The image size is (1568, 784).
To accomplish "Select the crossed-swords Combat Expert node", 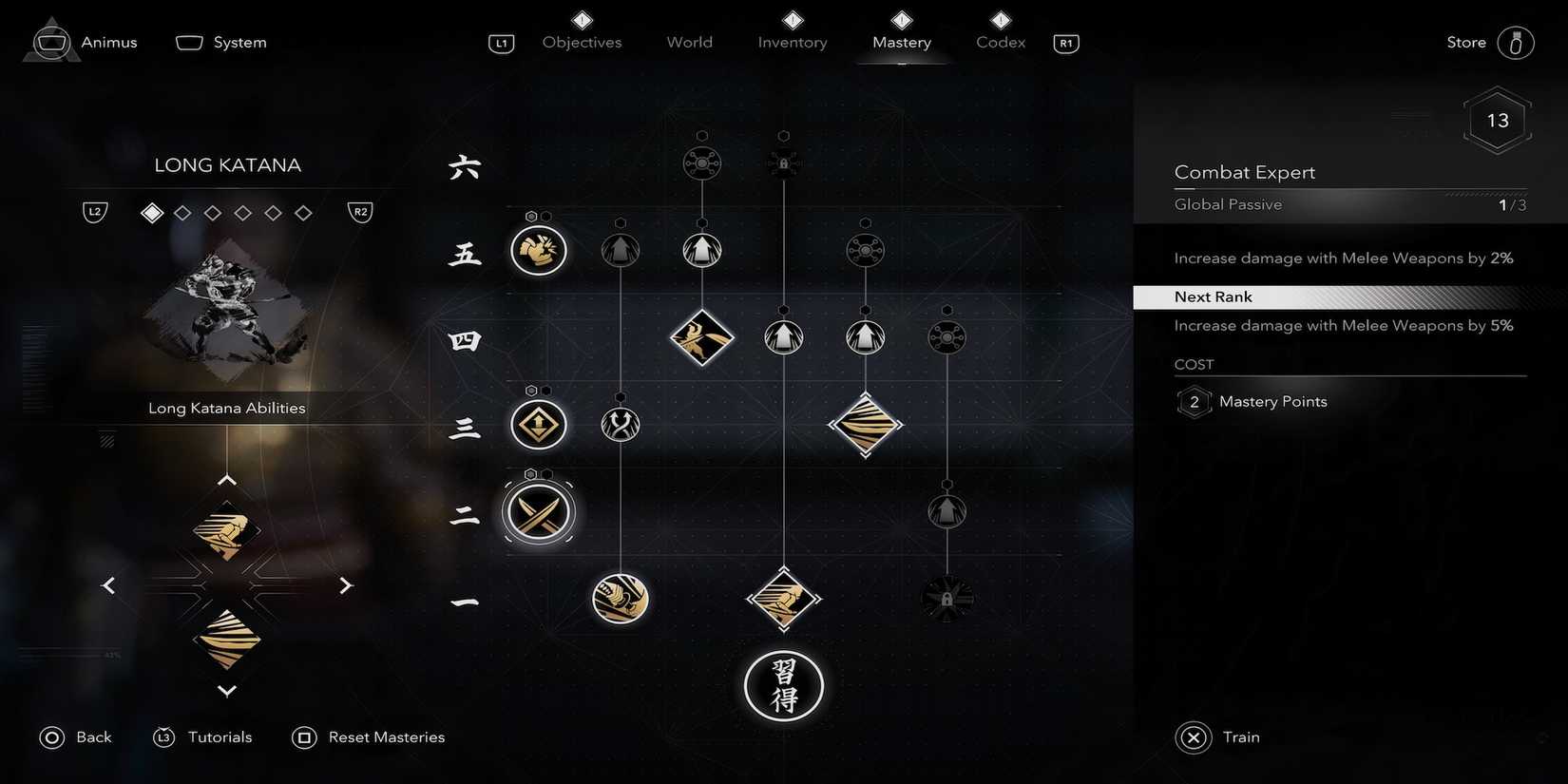I will point(538,511).
